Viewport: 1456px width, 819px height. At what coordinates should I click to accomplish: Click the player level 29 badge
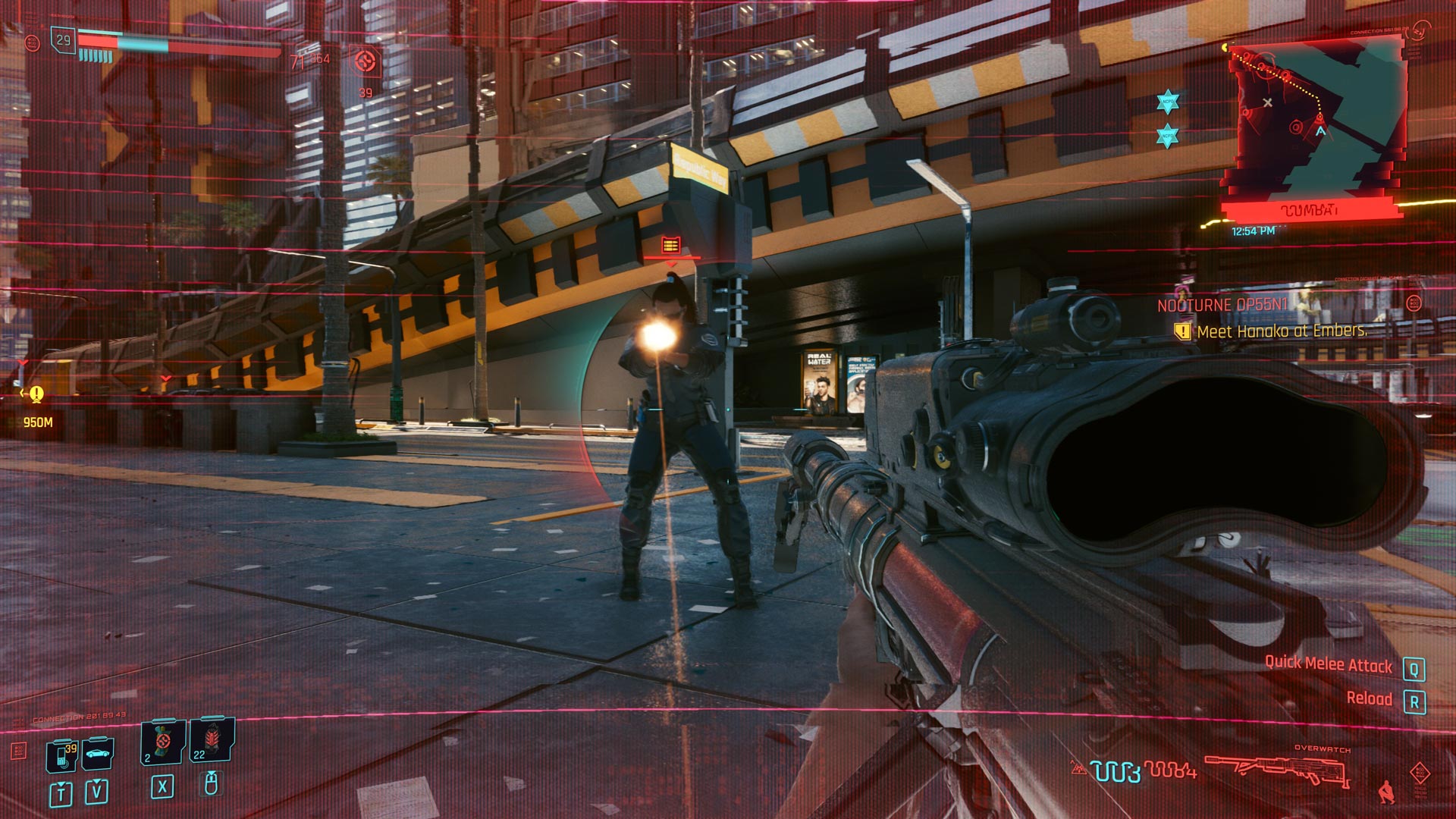(64, 40)
